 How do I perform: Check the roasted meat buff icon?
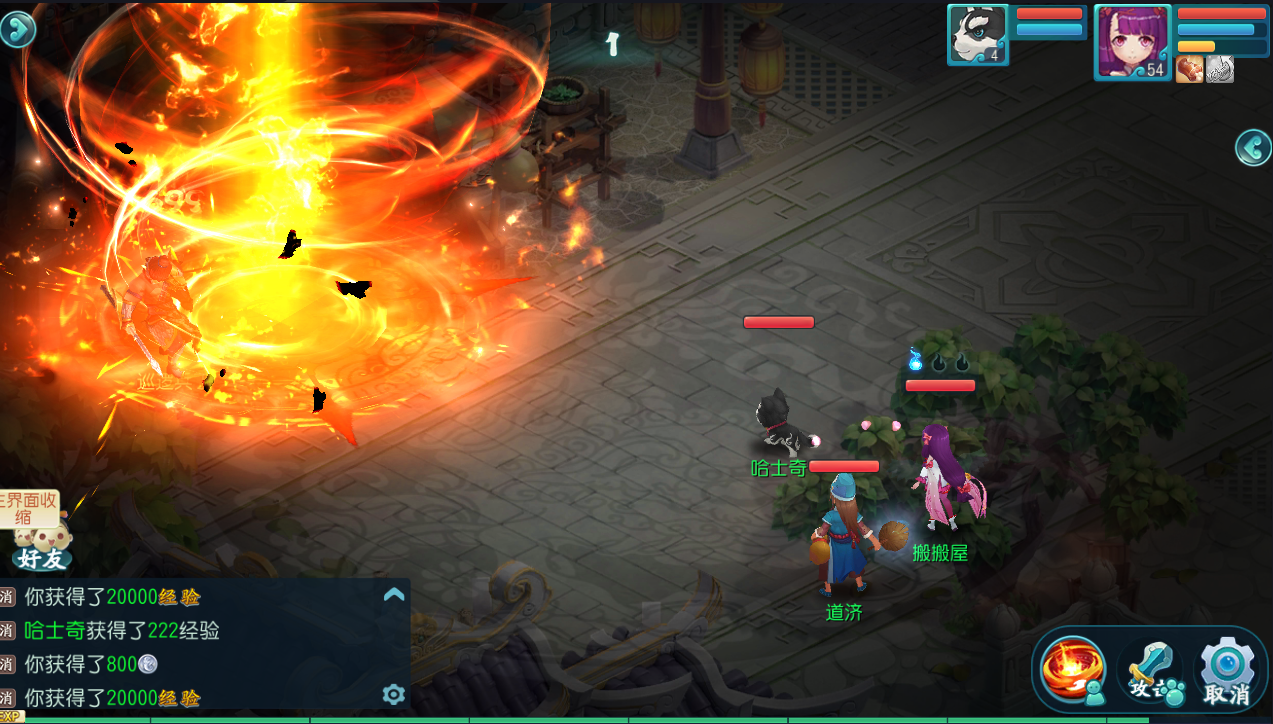click(1189, 69)
